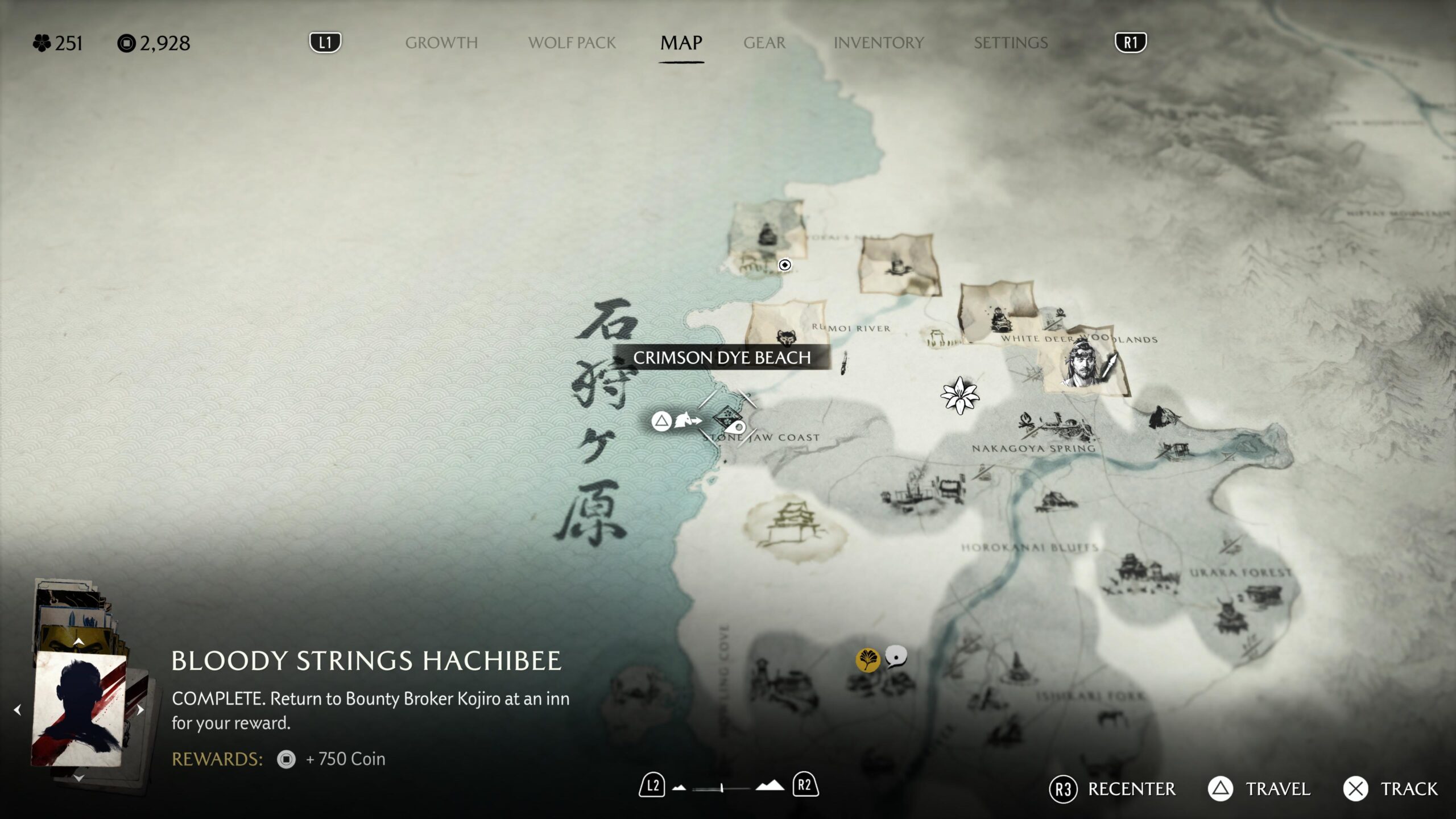
Task: Select the white flower map marker
Action: tap(959, 395)
